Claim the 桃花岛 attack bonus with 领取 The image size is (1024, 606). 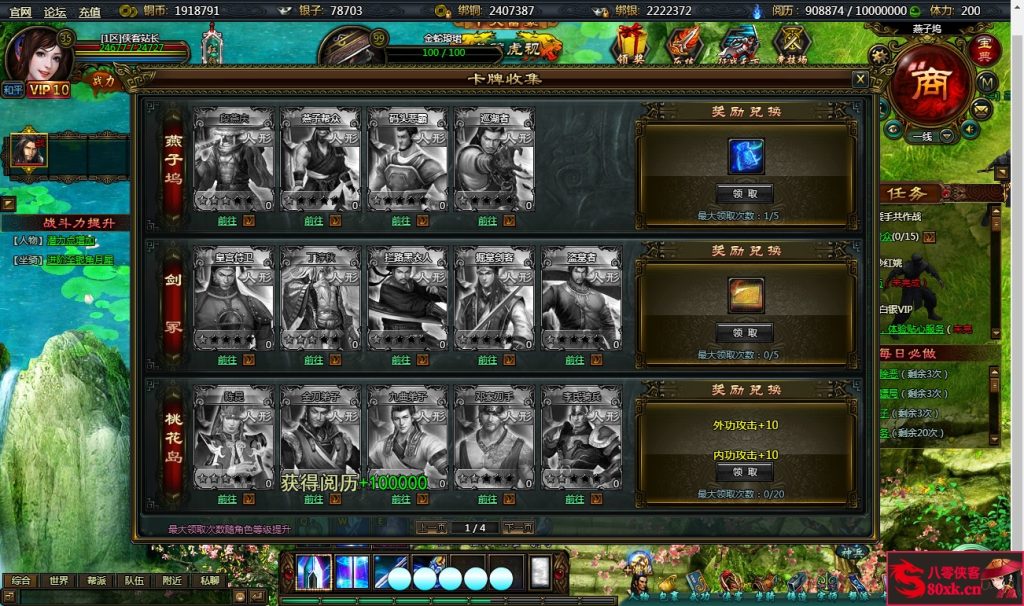click(745, 472)
